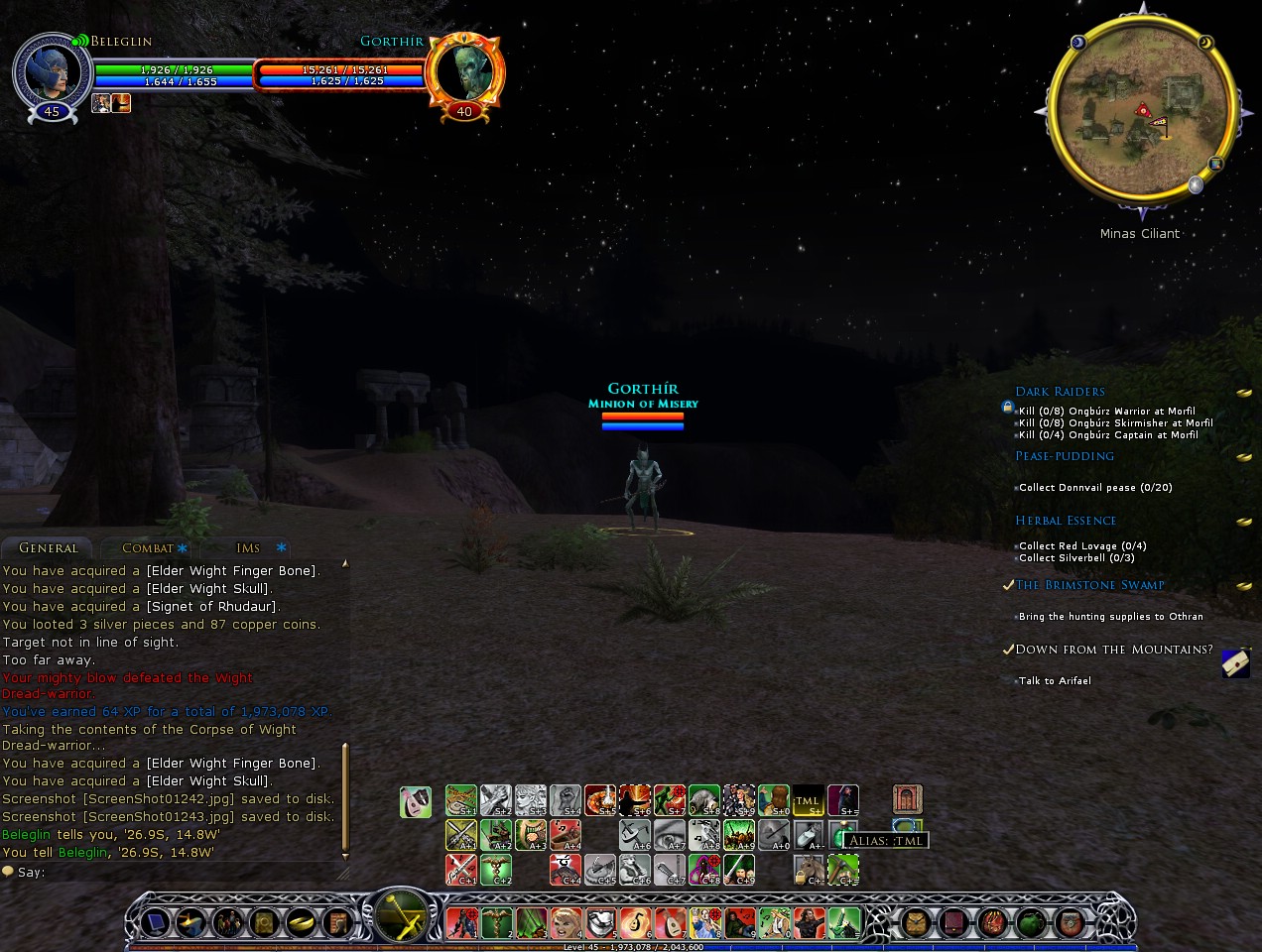1262x952 pixels.
Task: Switch to the Combat chat tab
Action: pyautogui.click(x=147, y=548)
